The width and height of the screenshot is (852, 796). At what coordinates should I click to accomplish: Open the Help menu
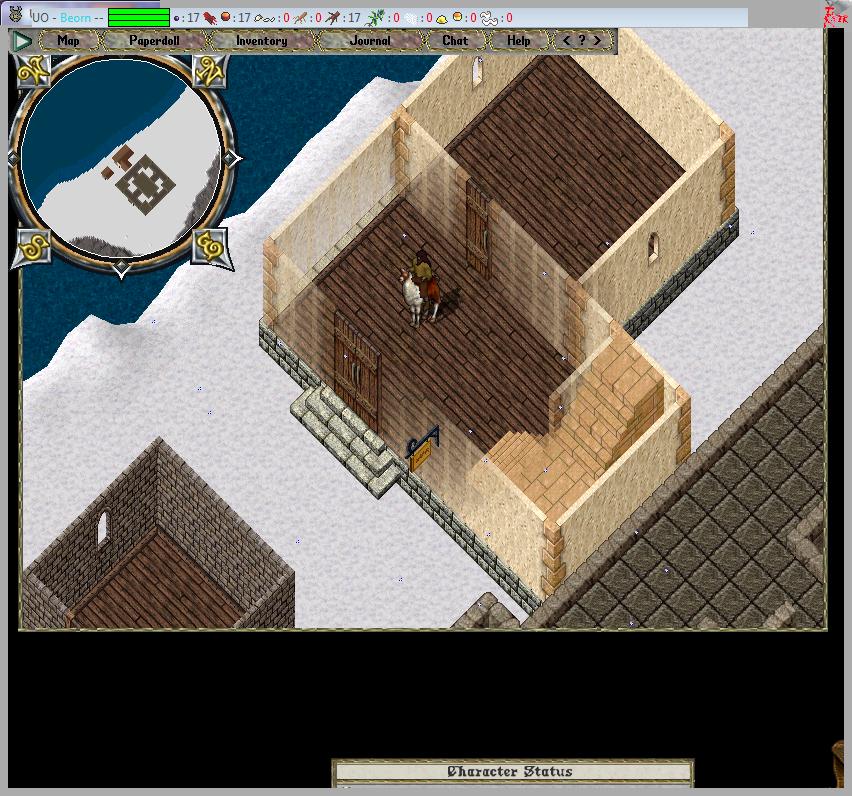[519, 41]
